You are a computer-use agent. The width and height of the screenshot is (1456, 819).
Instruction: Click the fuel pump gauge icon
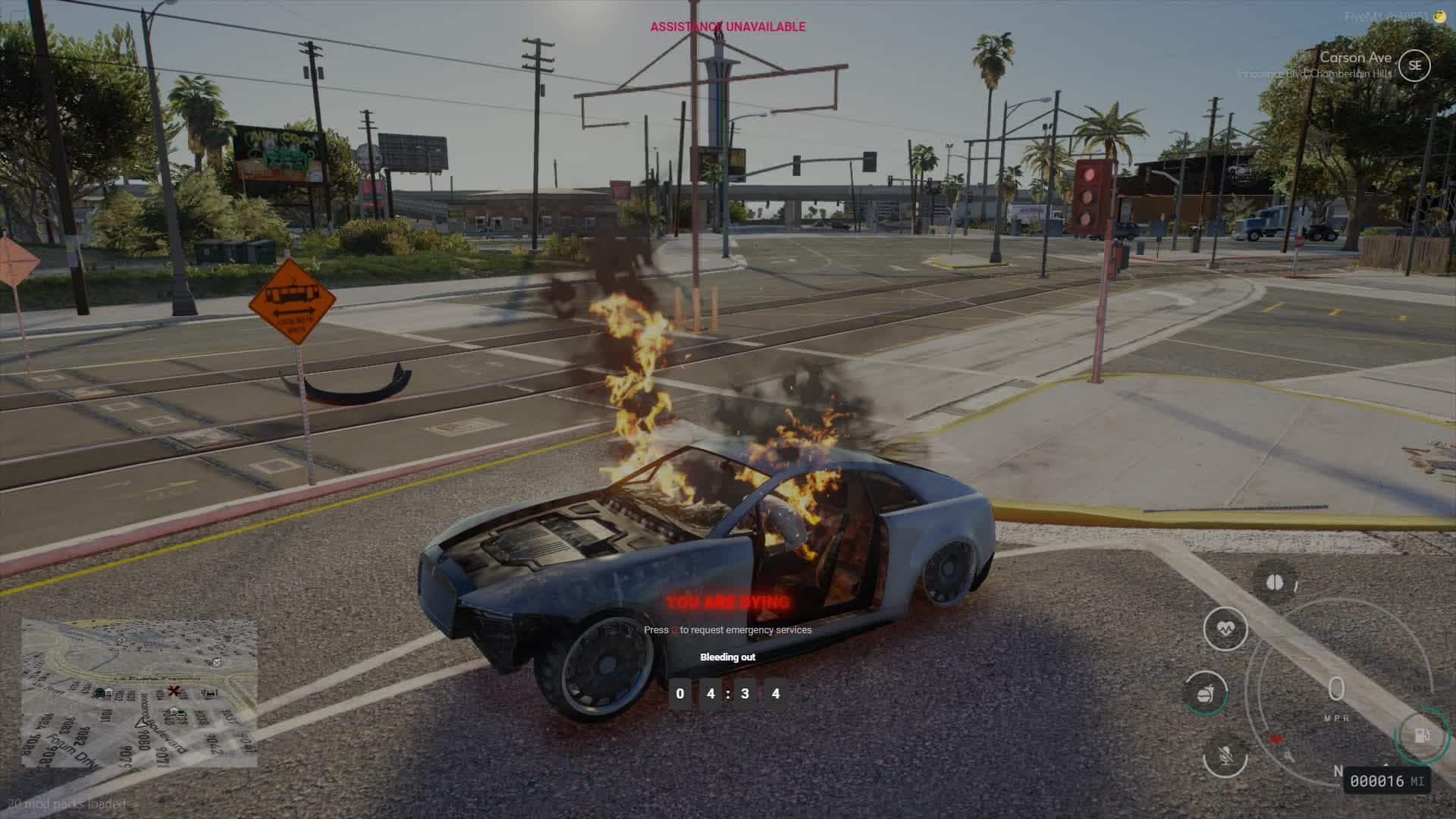point(1422,736)
